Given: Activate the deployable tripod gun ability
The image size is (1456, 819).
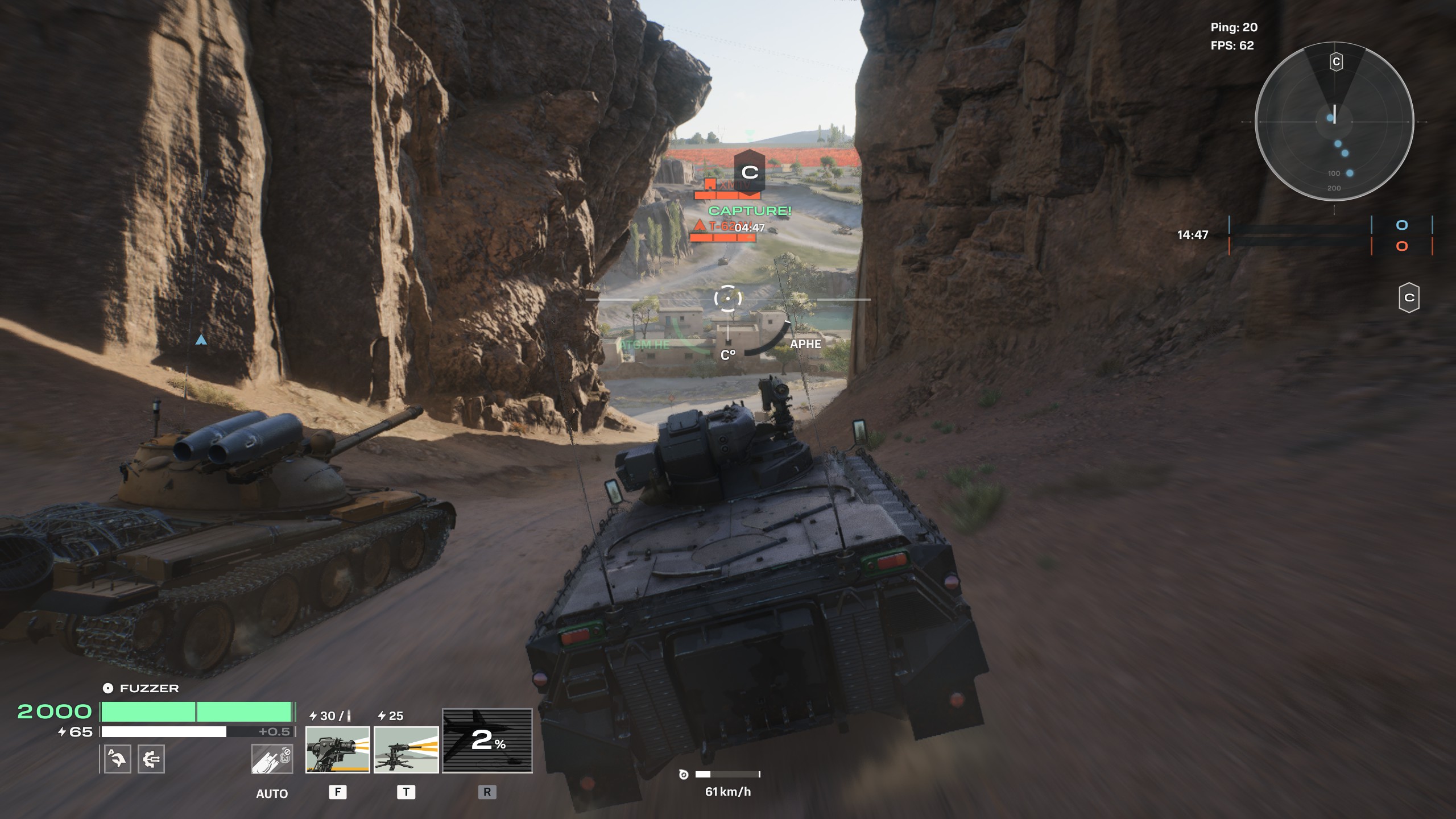Looking at the screenshot, I should click(406, 749).
